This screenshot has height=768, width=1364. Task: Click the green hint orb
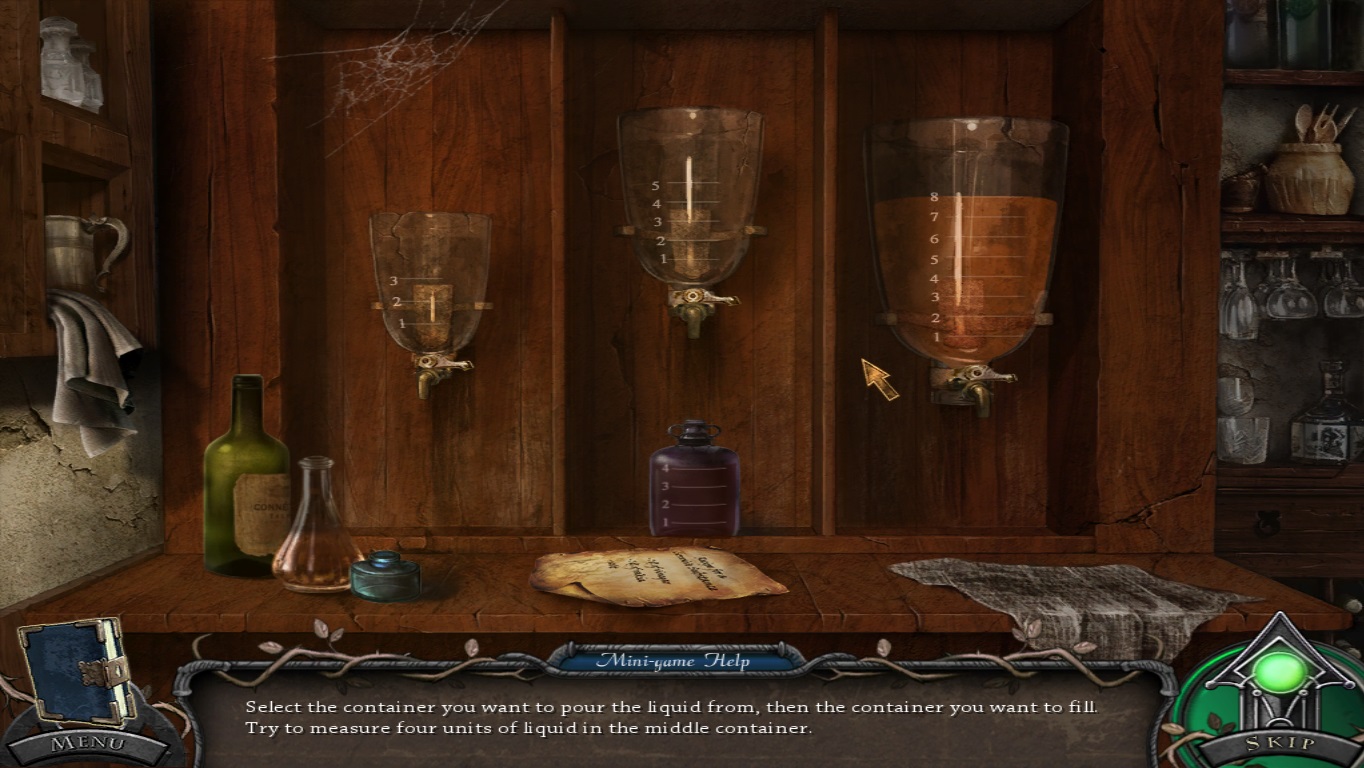pyautogui.click(x=1279, y=673)
